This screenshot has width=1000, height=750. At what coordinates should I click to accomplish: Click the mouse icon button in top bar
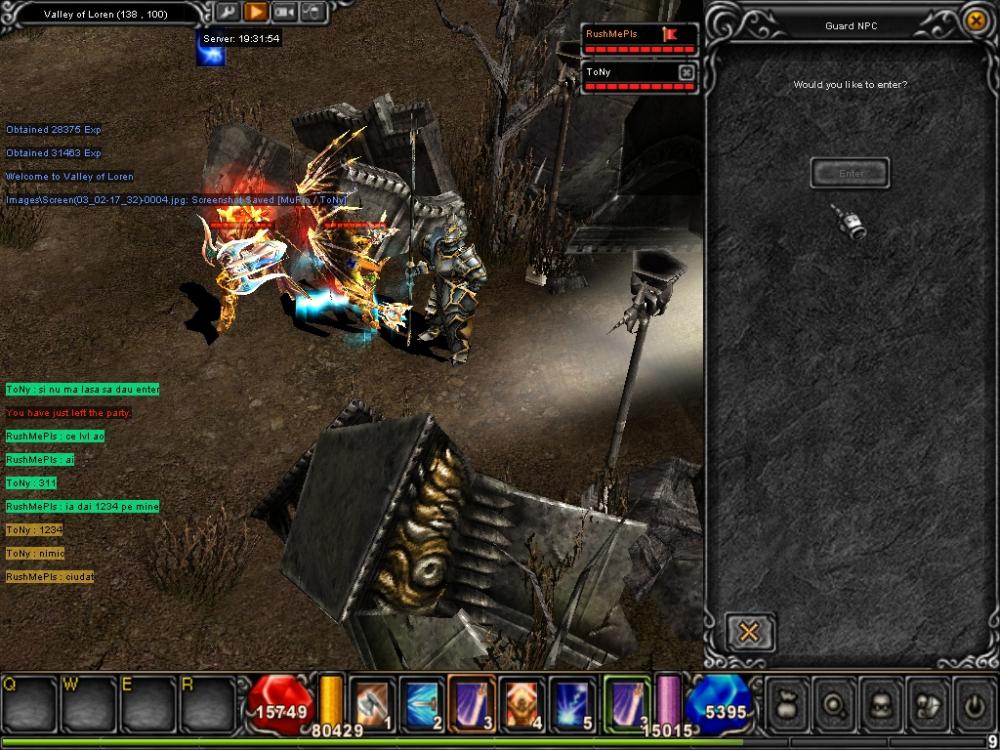pos(313,12)
